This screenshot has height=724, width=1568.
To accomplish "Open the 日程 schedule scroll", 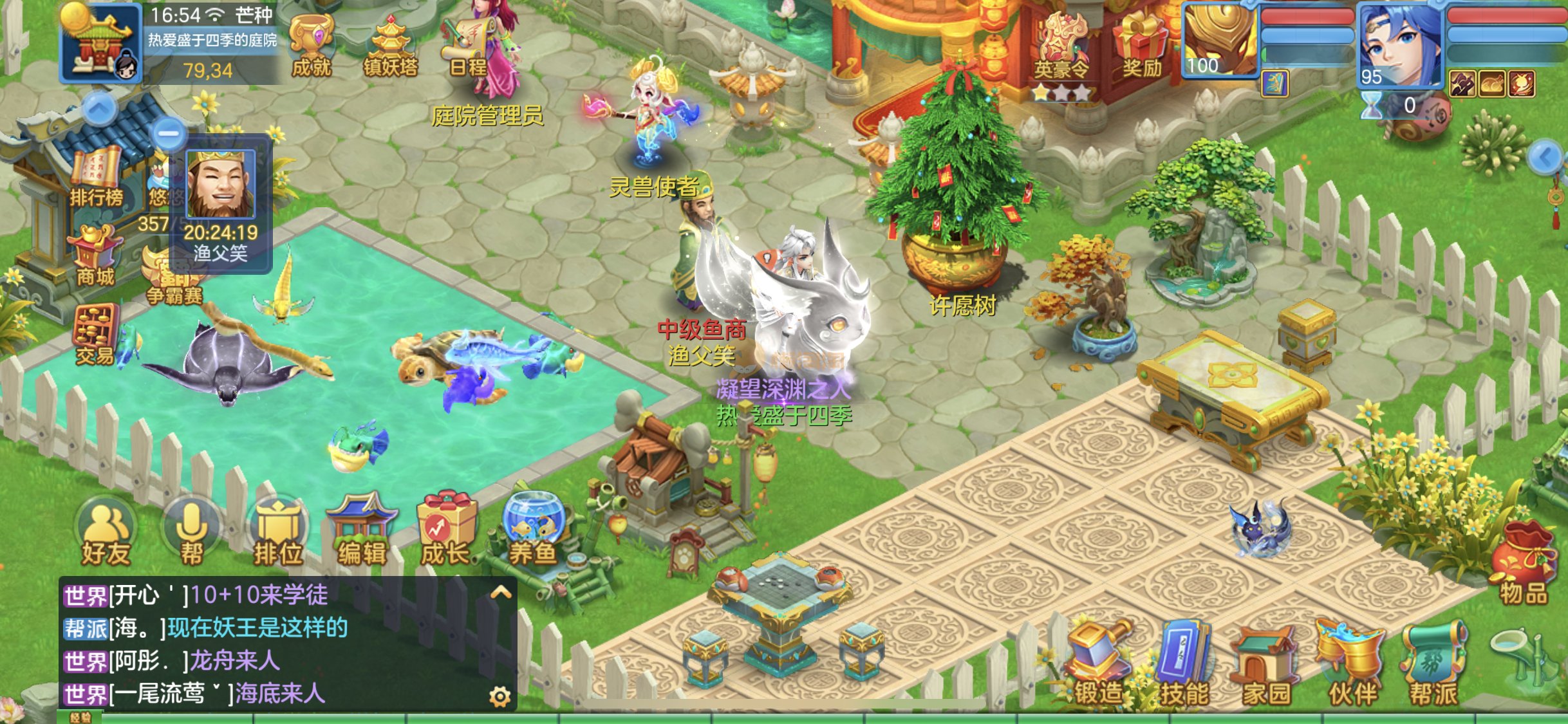I will [x=467, y=46].
